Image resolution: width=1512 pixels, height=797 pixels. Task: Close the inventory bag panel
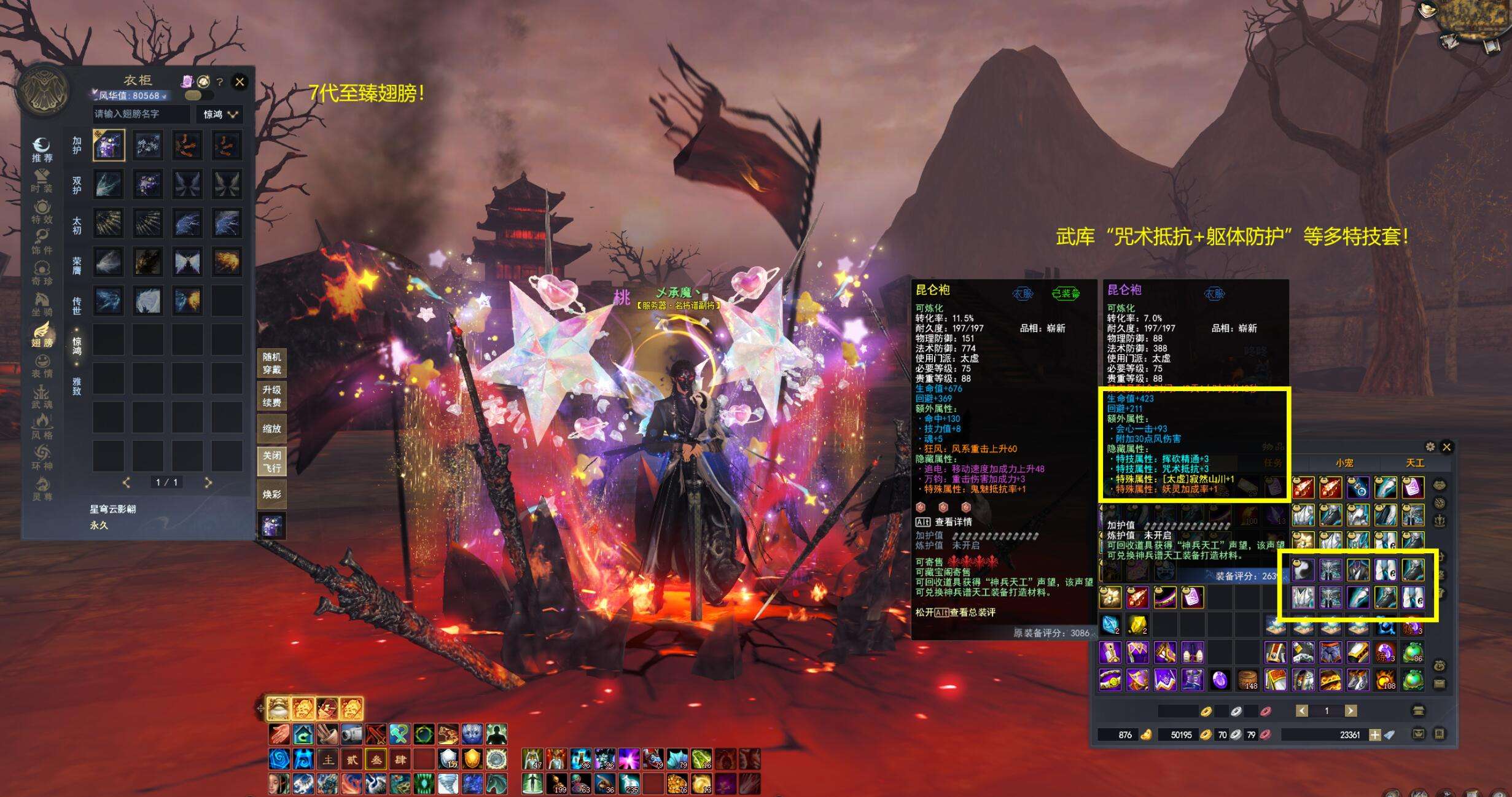(1446, 447)
